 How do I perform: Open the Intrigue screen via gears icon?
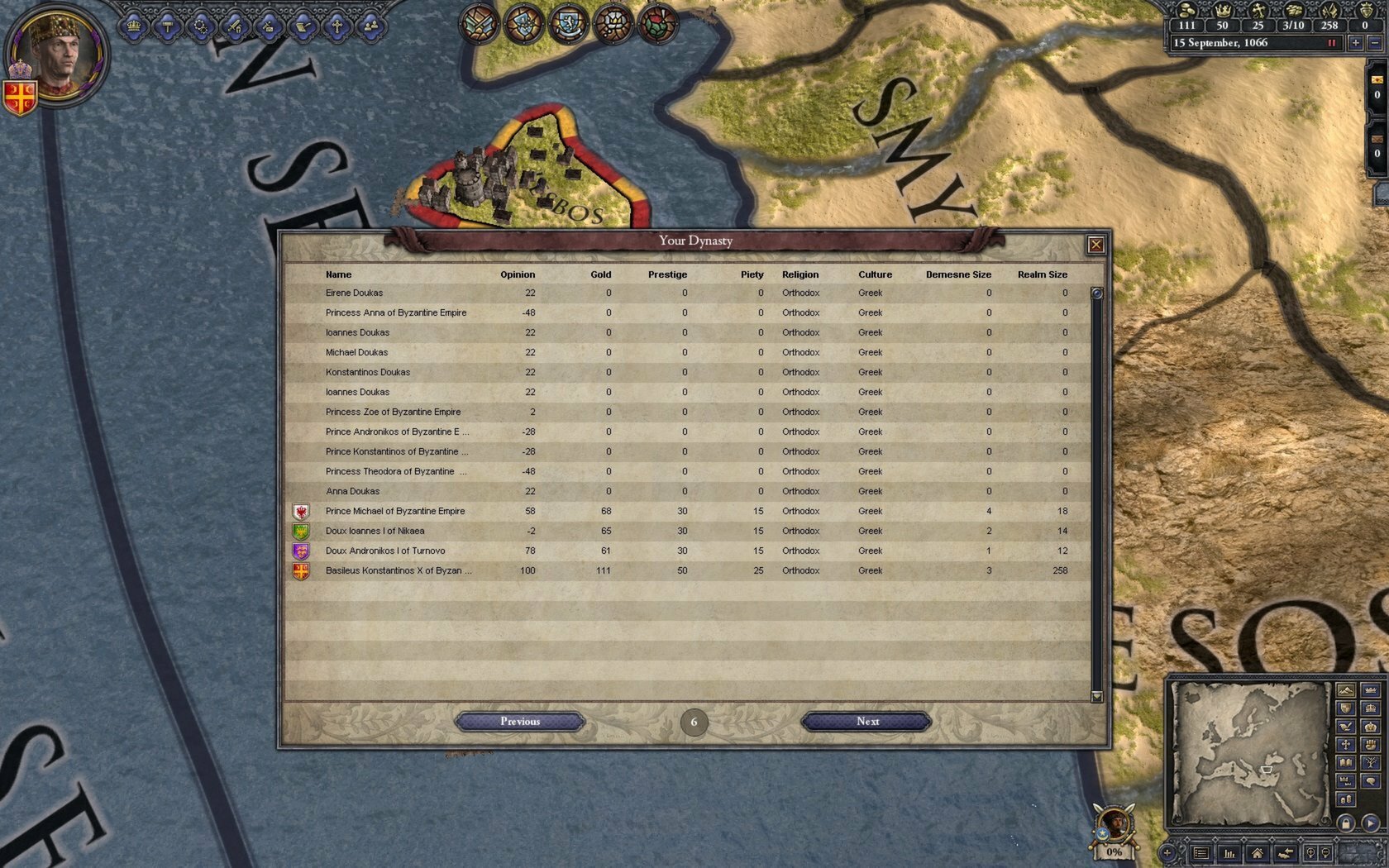pos(201,25)
